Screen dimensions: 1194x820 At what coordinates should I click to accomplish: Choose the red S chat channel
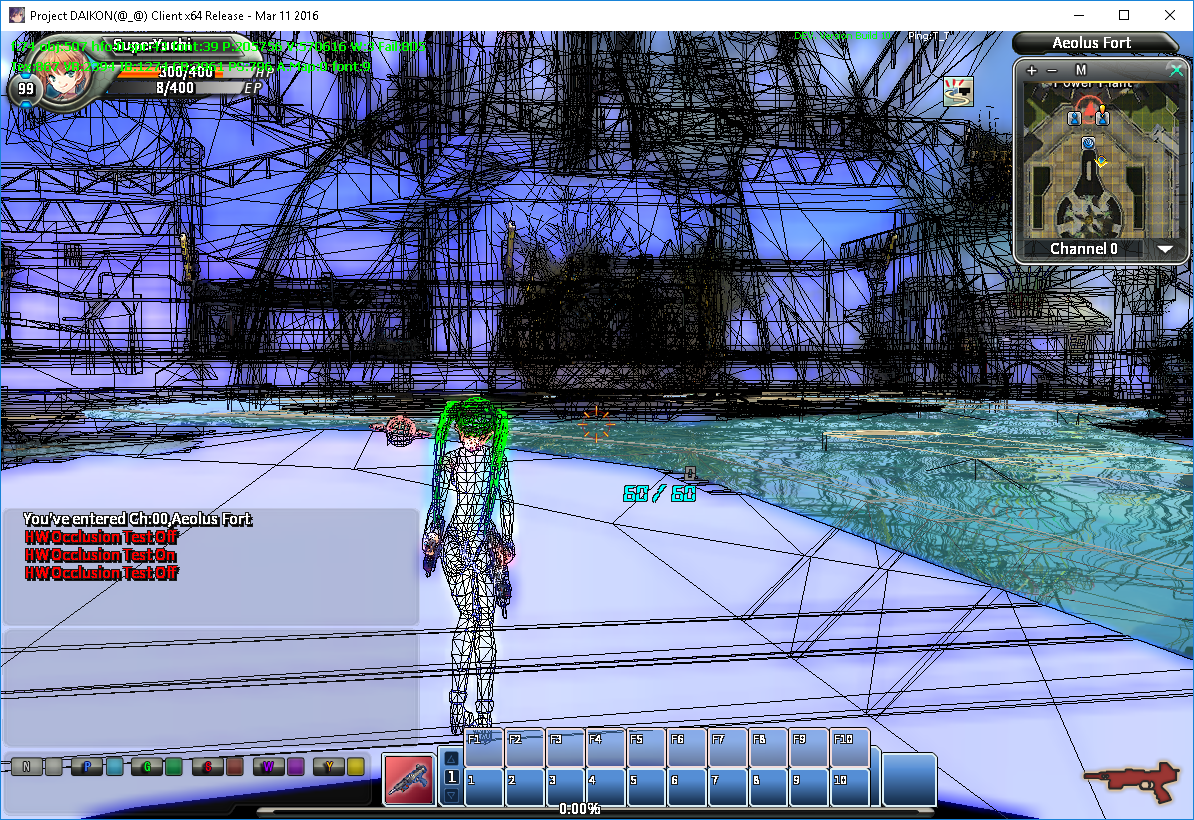pos(207,767)
